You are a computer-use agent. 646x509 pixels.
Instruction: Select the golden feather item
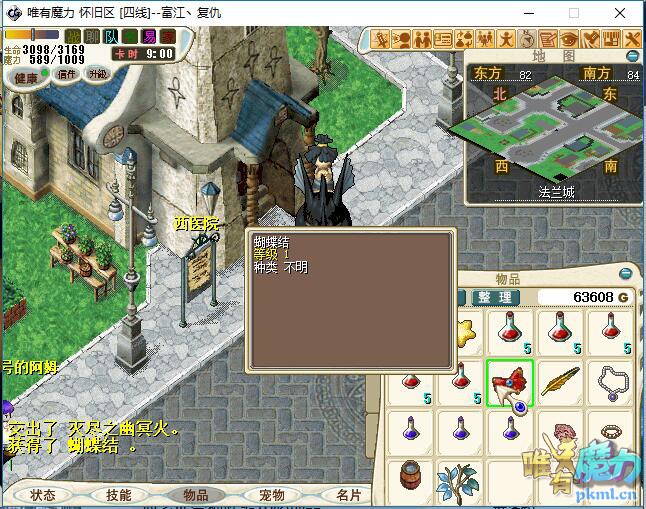pyautogui.click(x=561, y=383)
